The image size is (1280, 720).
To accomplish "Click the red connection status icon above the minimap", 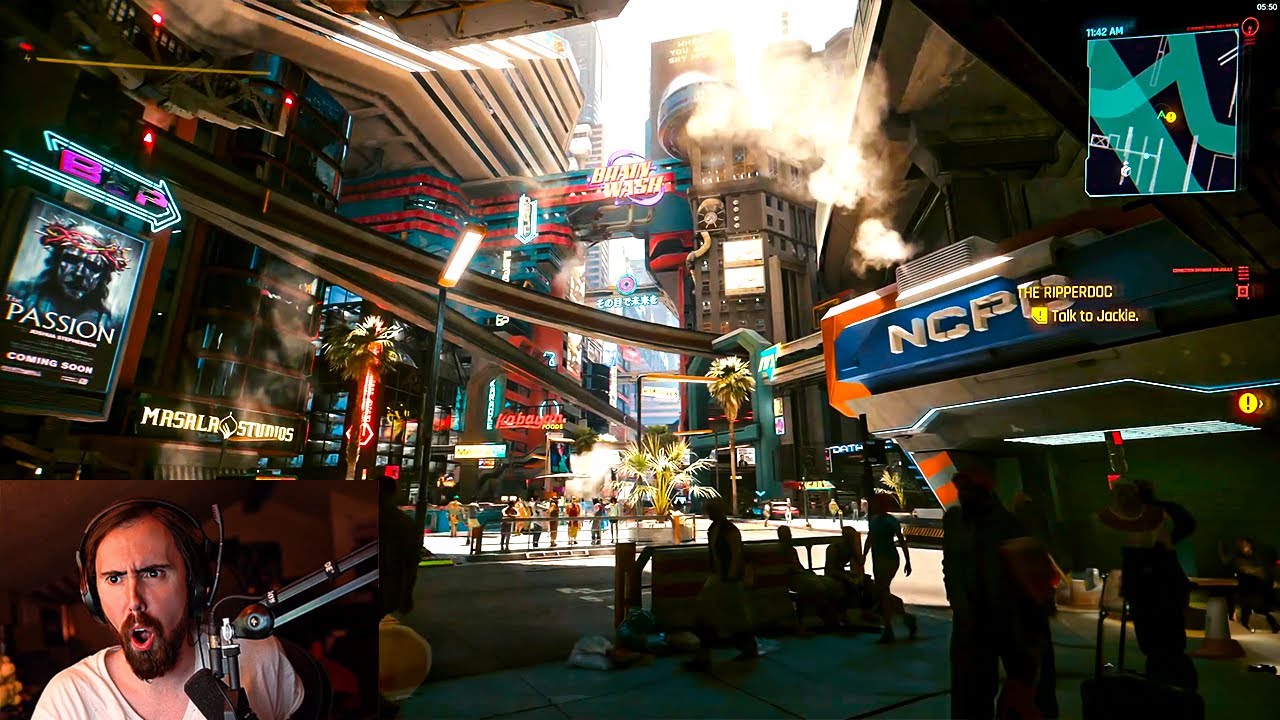I will [x=1249, y=26].
